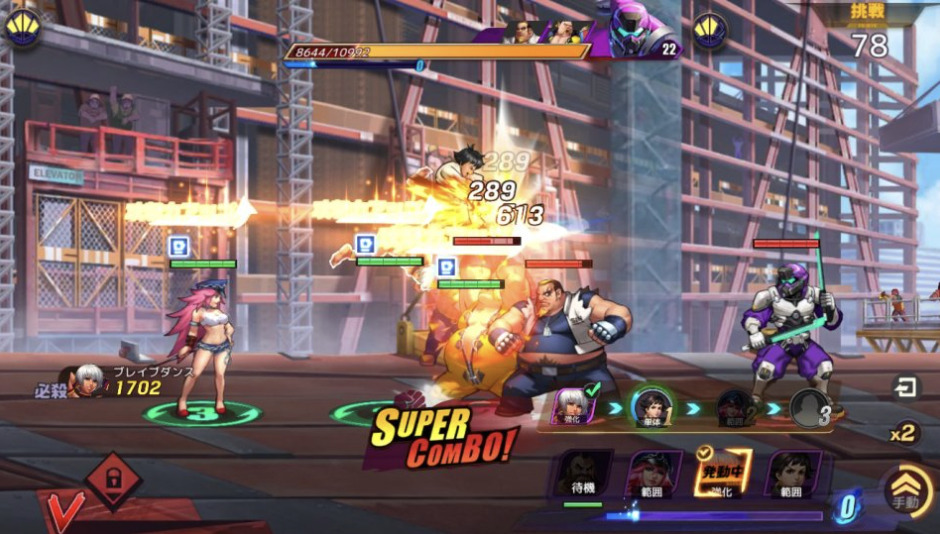Tap the exit battle arrow icon
Image resolution: width=940 pixels, height=534 pixels.
click(905, 386)
